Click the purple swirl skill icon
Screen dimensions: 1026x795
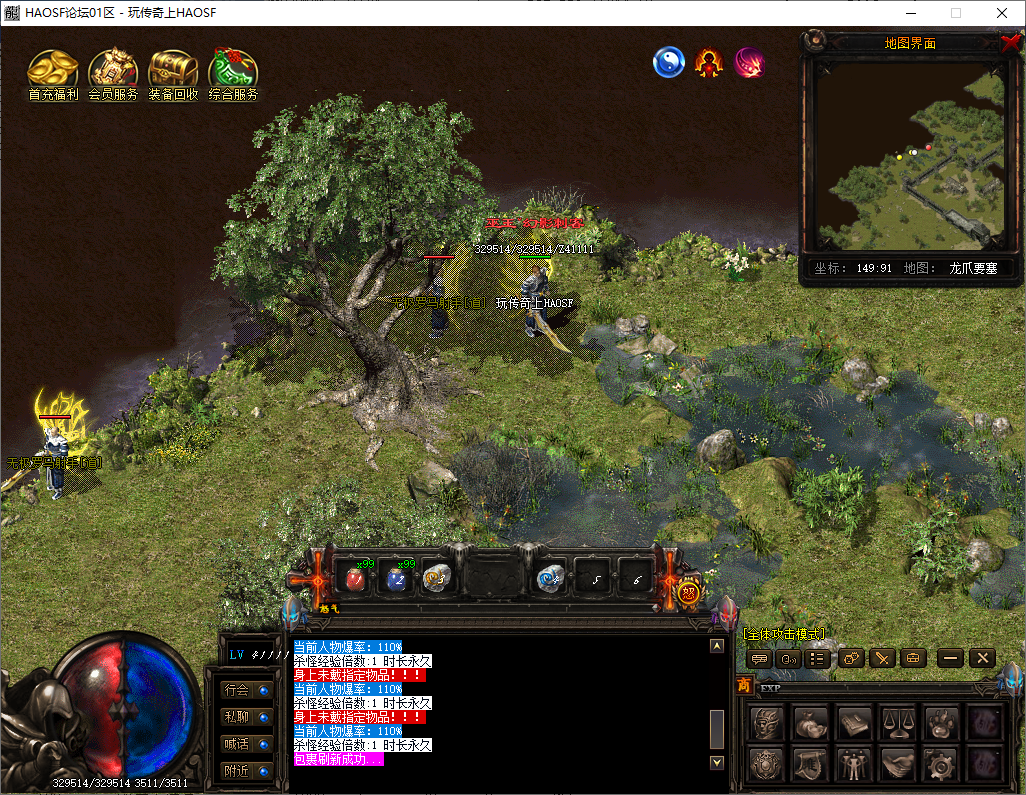(x=749, y=63)
